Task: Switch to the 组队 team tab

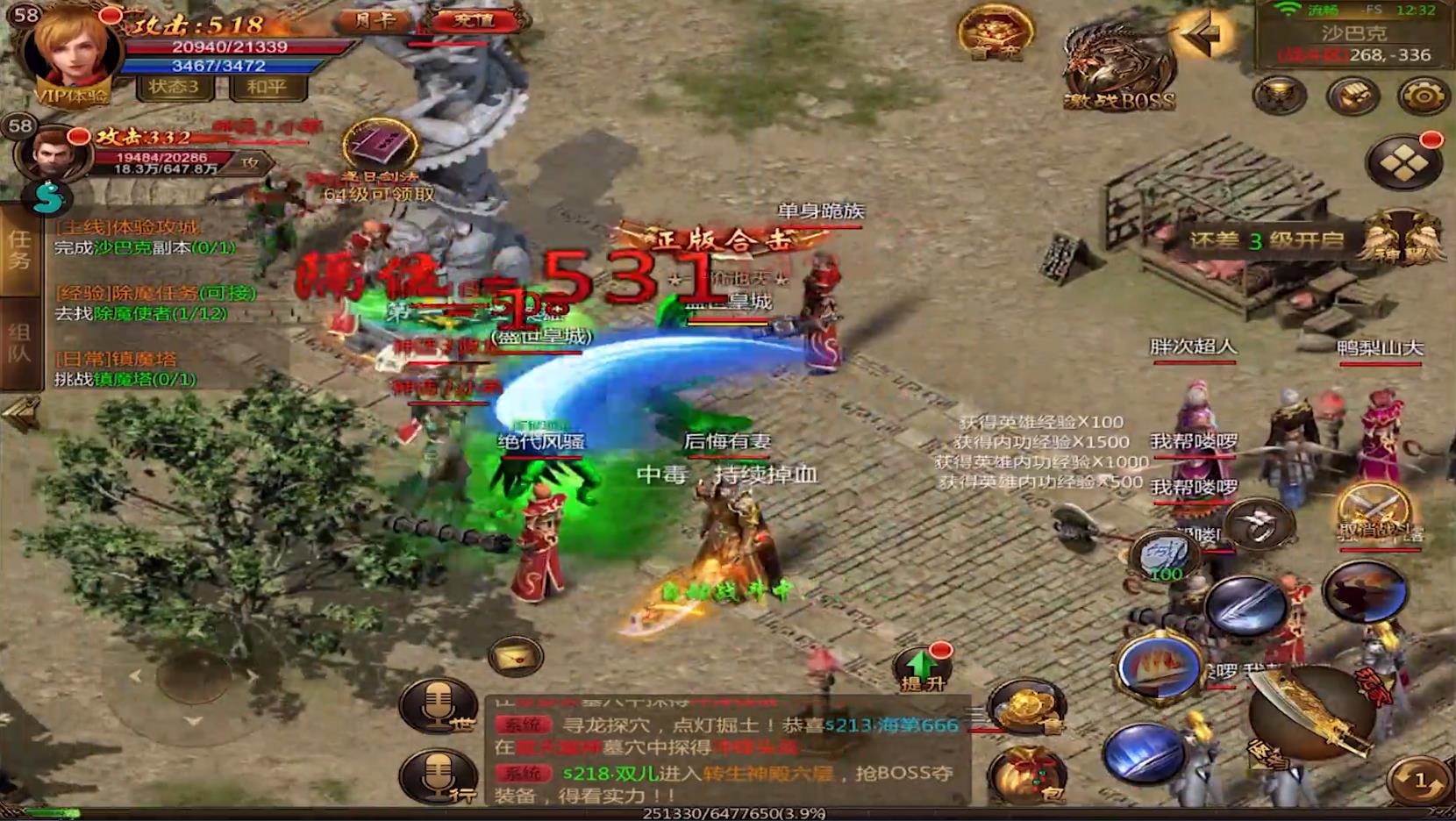Action: click(x=19, y=343)
